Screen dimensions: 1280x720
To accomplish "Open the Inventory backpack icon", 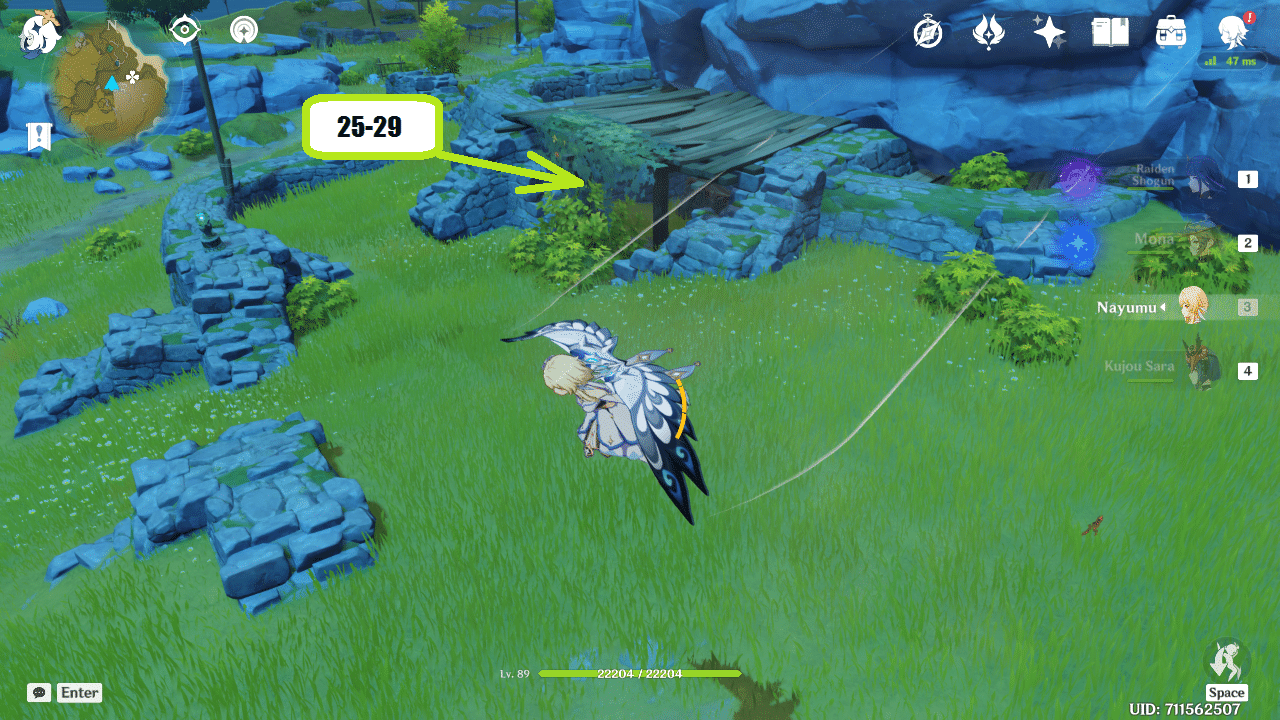I will pyautogui.click(x=1170, y=33).
